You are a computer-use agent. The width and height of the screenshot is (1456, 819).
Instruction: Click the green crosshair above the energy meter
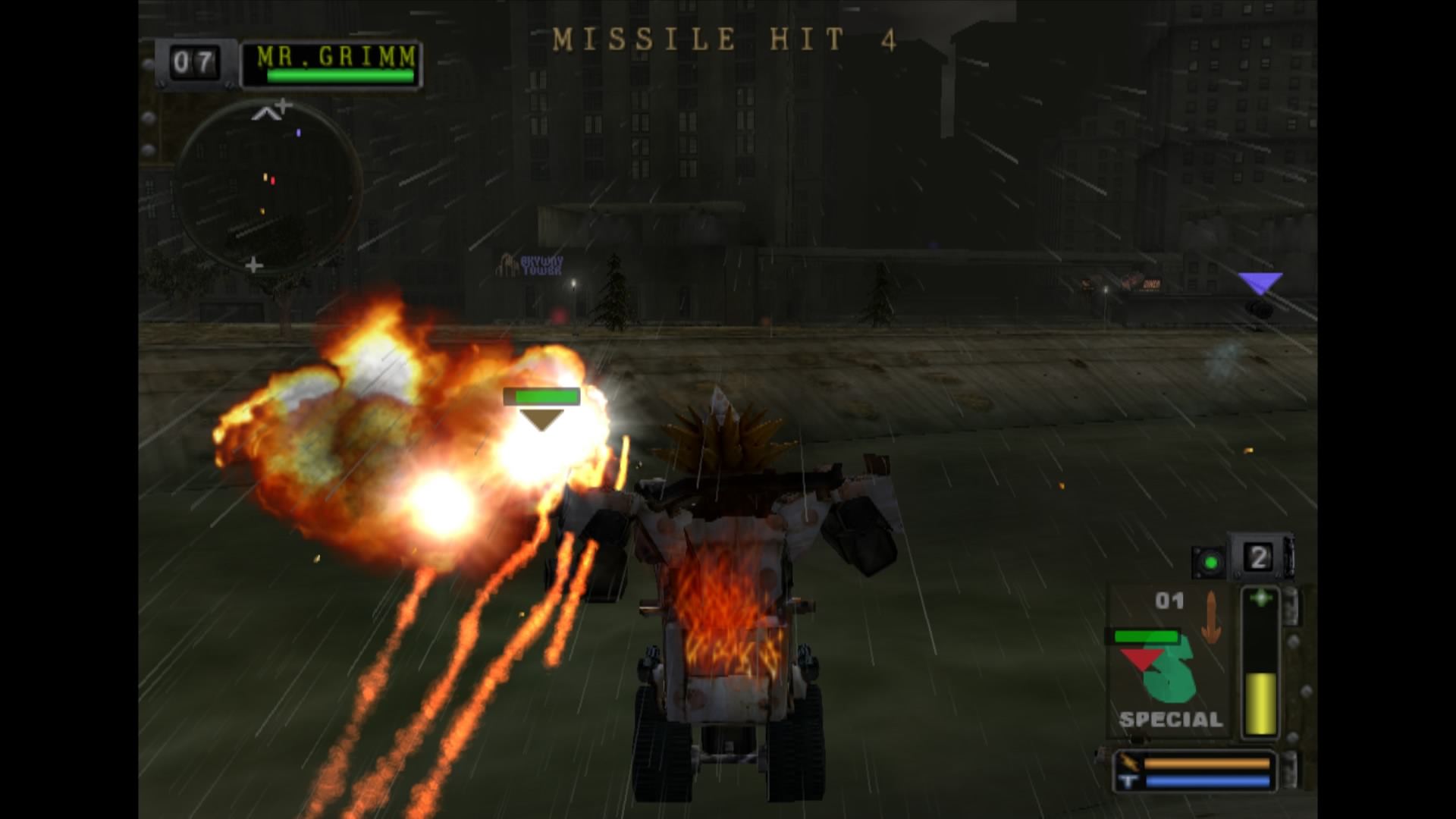click(1260, 598)
